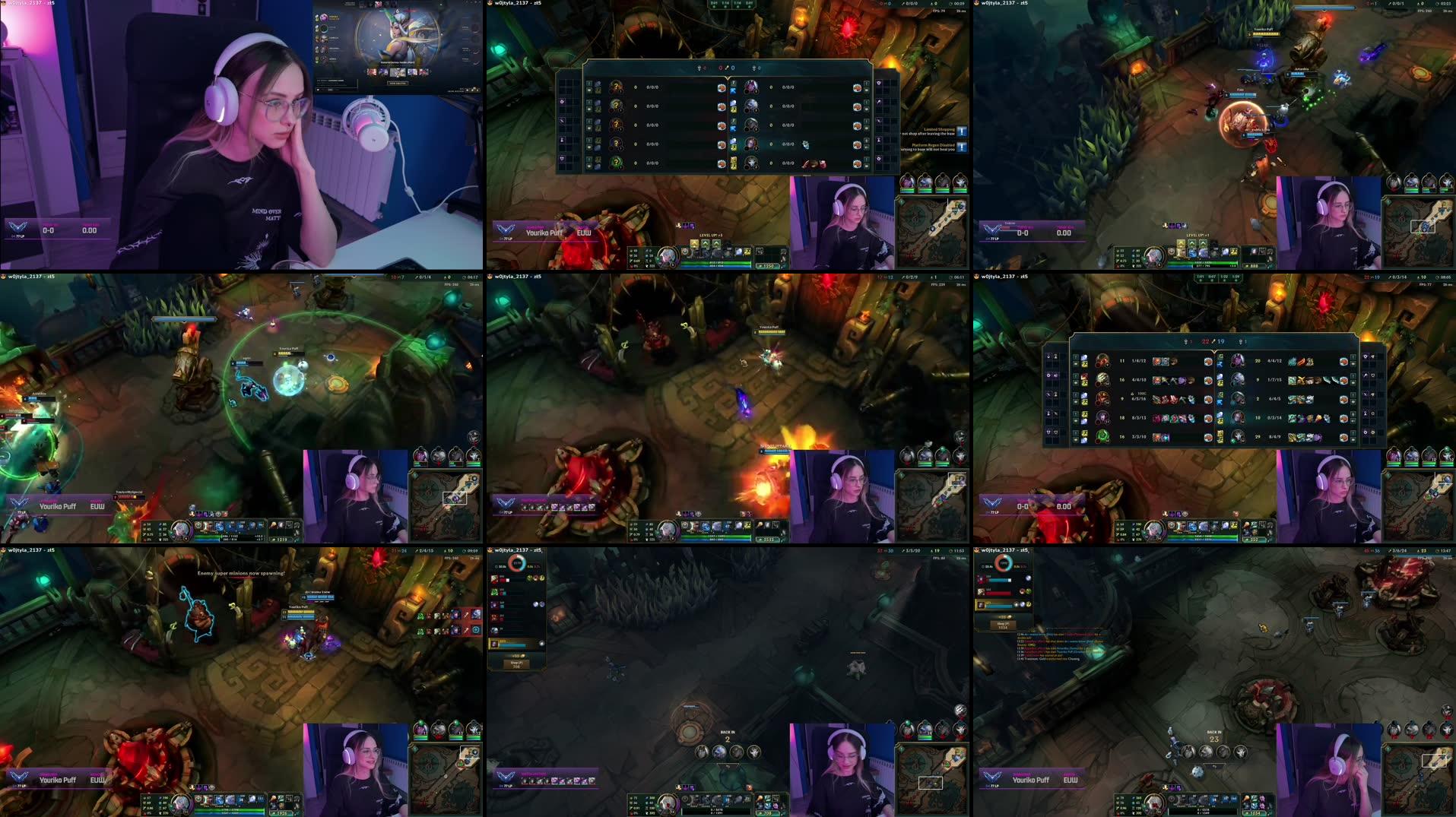The width and height of the screenshot is (1456, 817).
Task: Click the W ability level-up chevron
Action: tap(706, 242)
